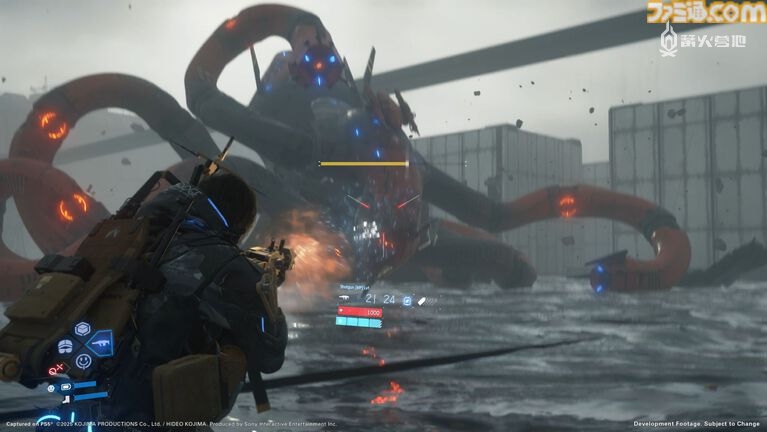This screenshot has width=767, height=432.
Task: Pick the smiley face slot in the item wheel
Action: (83, 362)
